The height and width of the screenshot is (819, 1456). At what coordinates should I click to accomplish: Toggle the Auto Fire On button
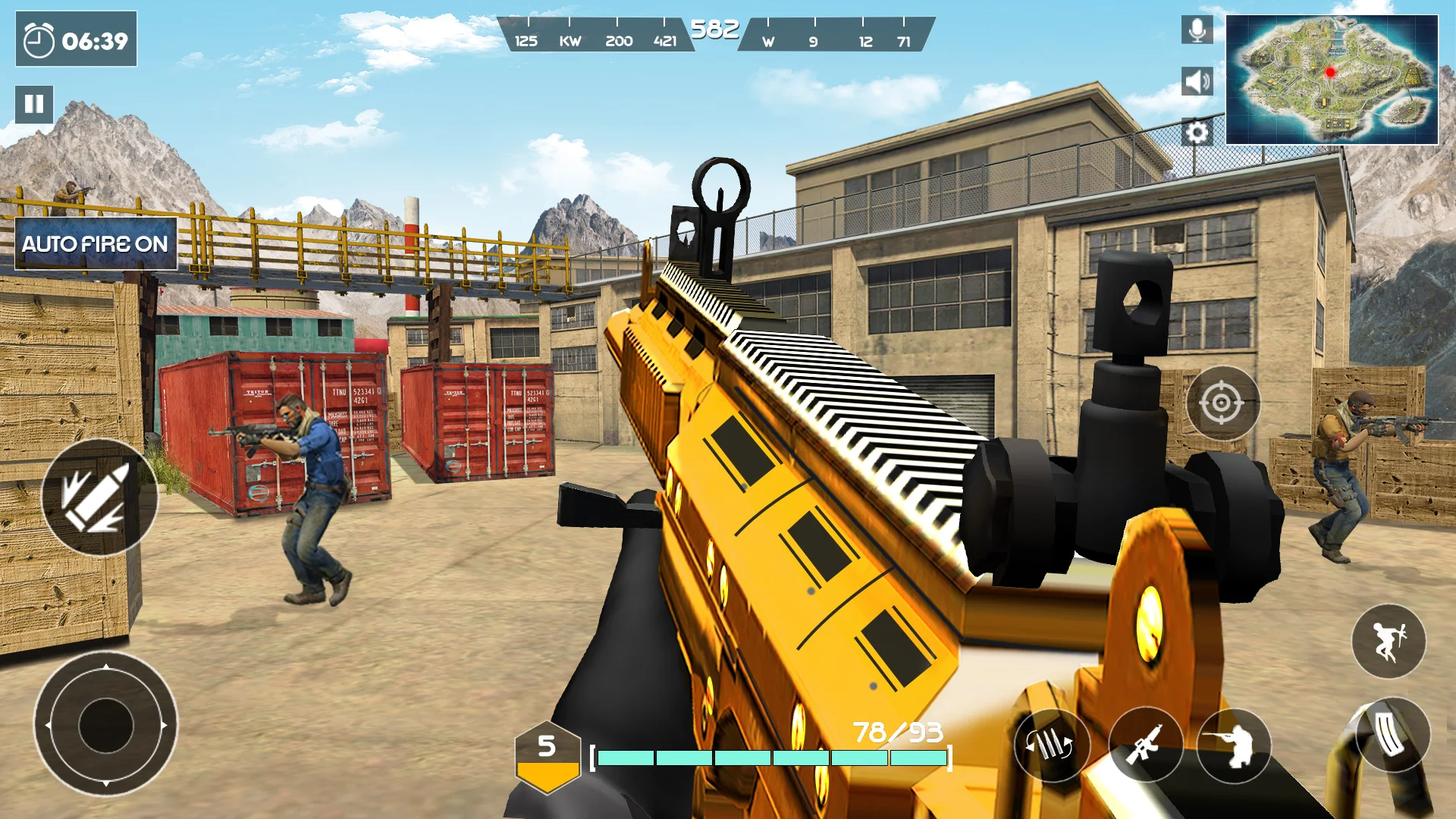96,244
